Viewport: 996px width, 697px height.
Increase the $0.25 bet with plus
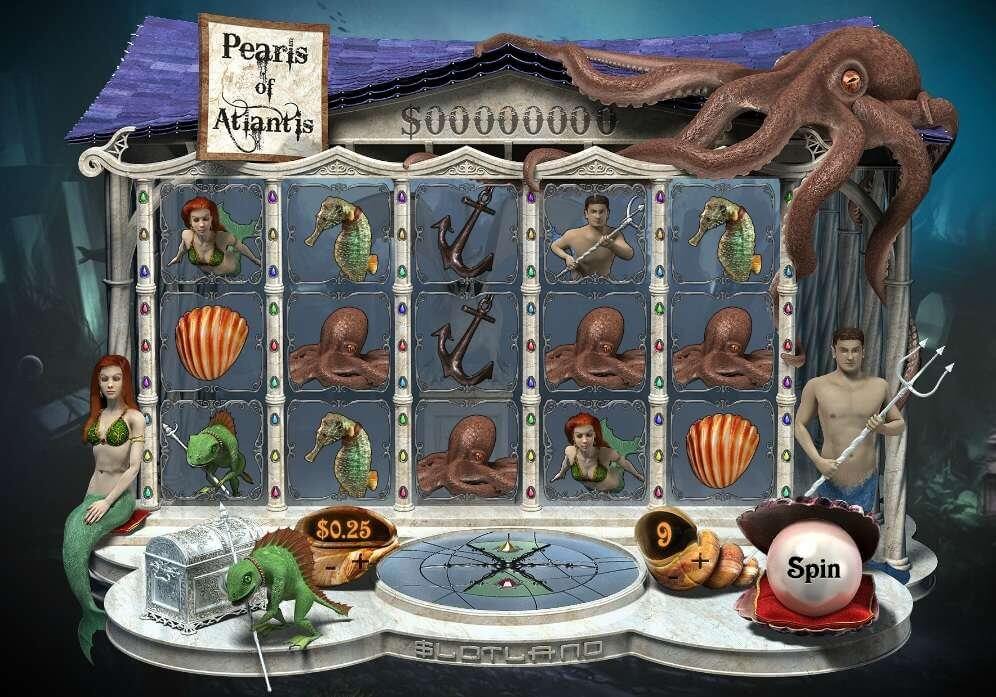[x=359, y=561]
